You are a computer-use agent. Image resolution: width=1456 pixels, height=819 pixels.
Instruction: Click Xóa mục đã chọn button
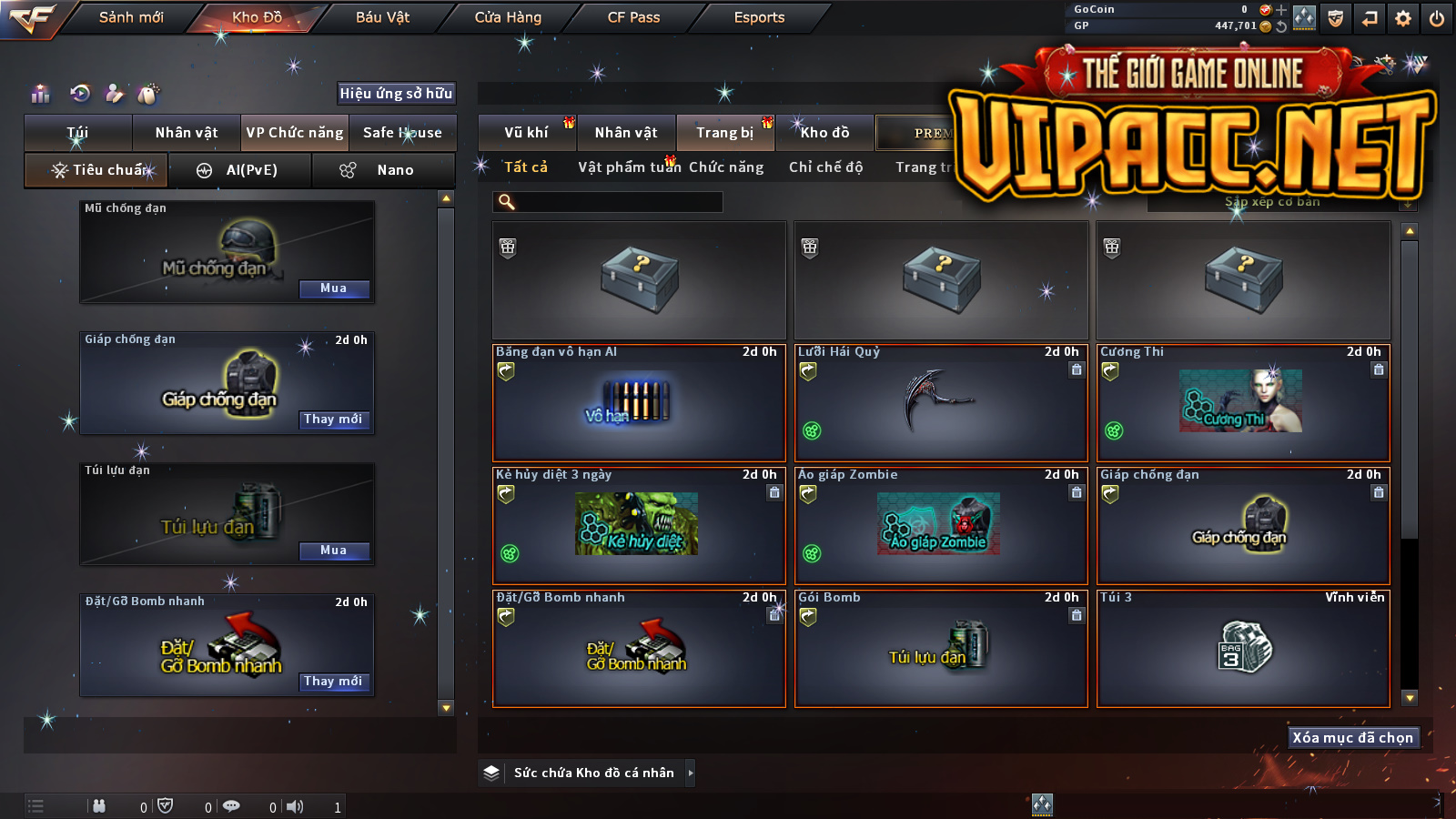1353,737
